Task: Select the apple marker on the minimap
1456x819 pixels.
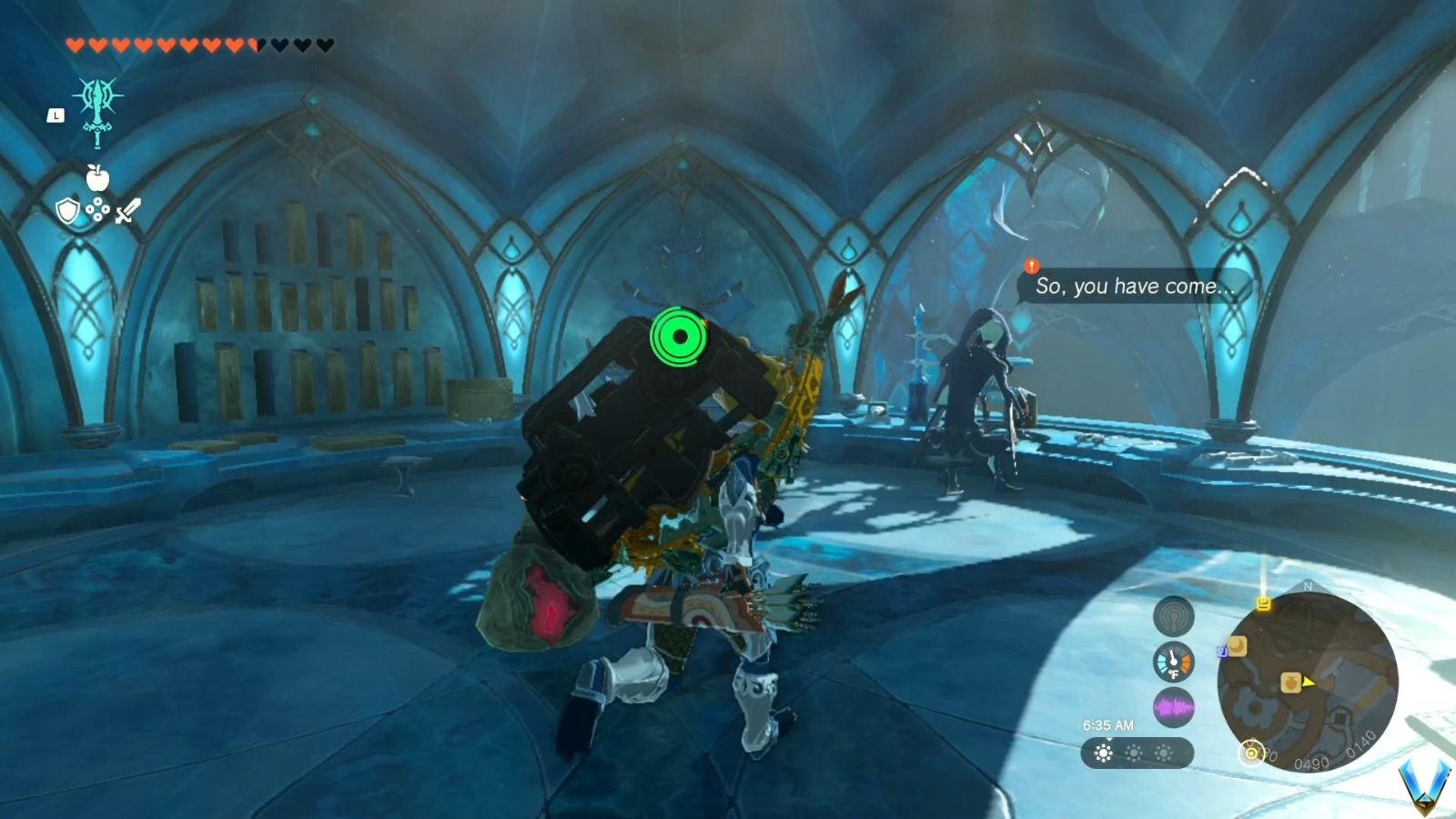Action: click(1291, 682)
